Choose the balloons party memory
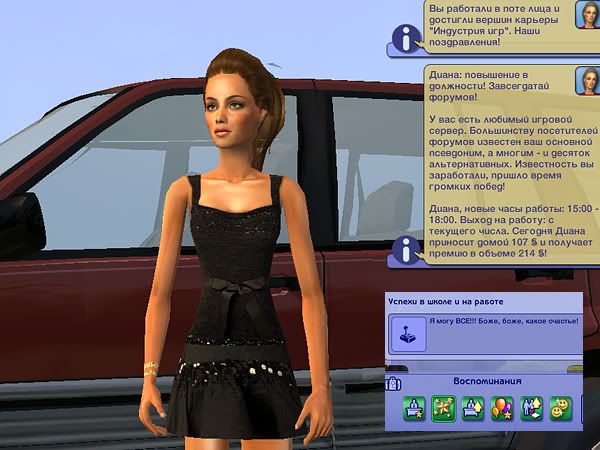Image resolution: width=600 pixels, height=450 pixels. pyautogui.click(x=502, y=410)
